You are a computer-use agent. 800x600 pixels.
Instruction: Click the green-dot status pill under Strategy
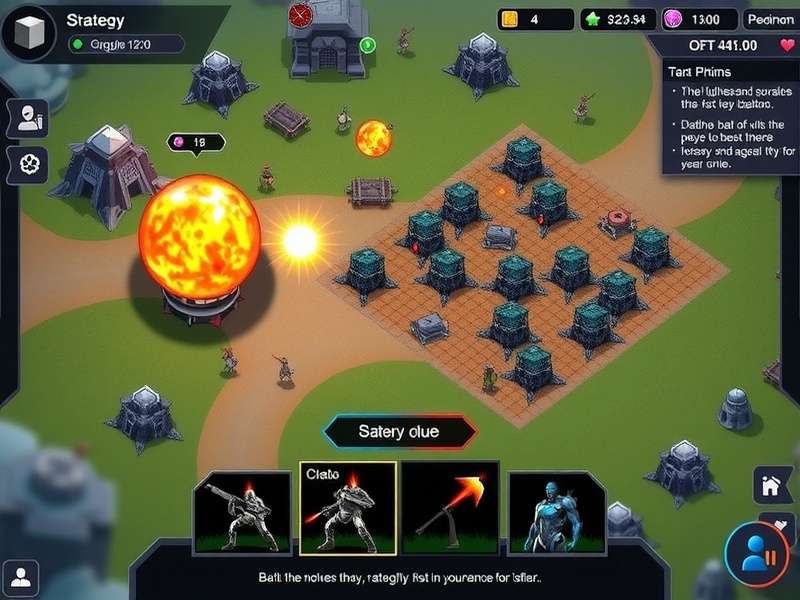pos(125,44)
